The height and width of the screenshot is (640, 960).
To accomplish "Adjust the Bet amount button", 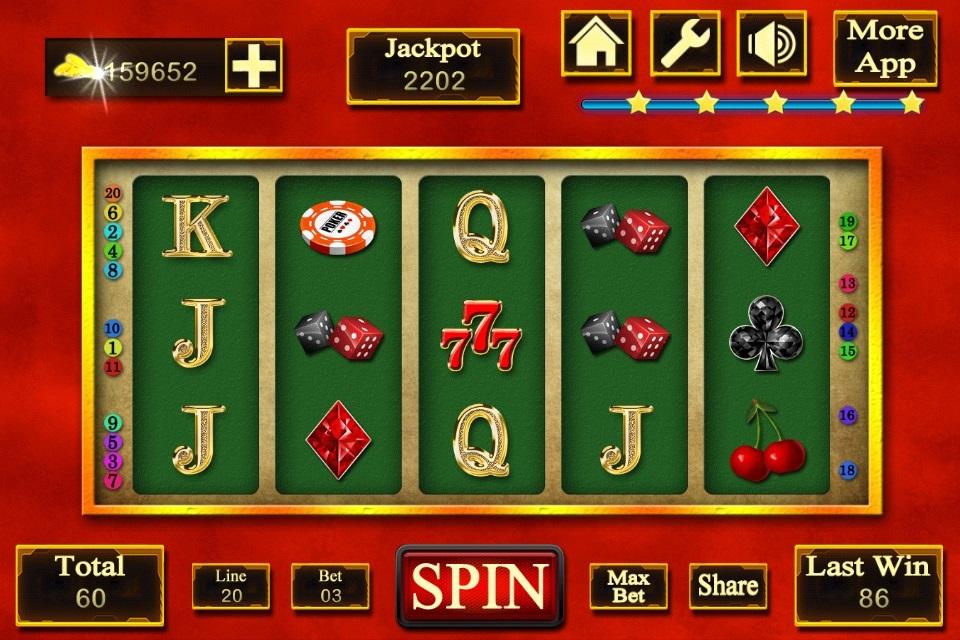I will pyautogui.click(x=330, y=586).
